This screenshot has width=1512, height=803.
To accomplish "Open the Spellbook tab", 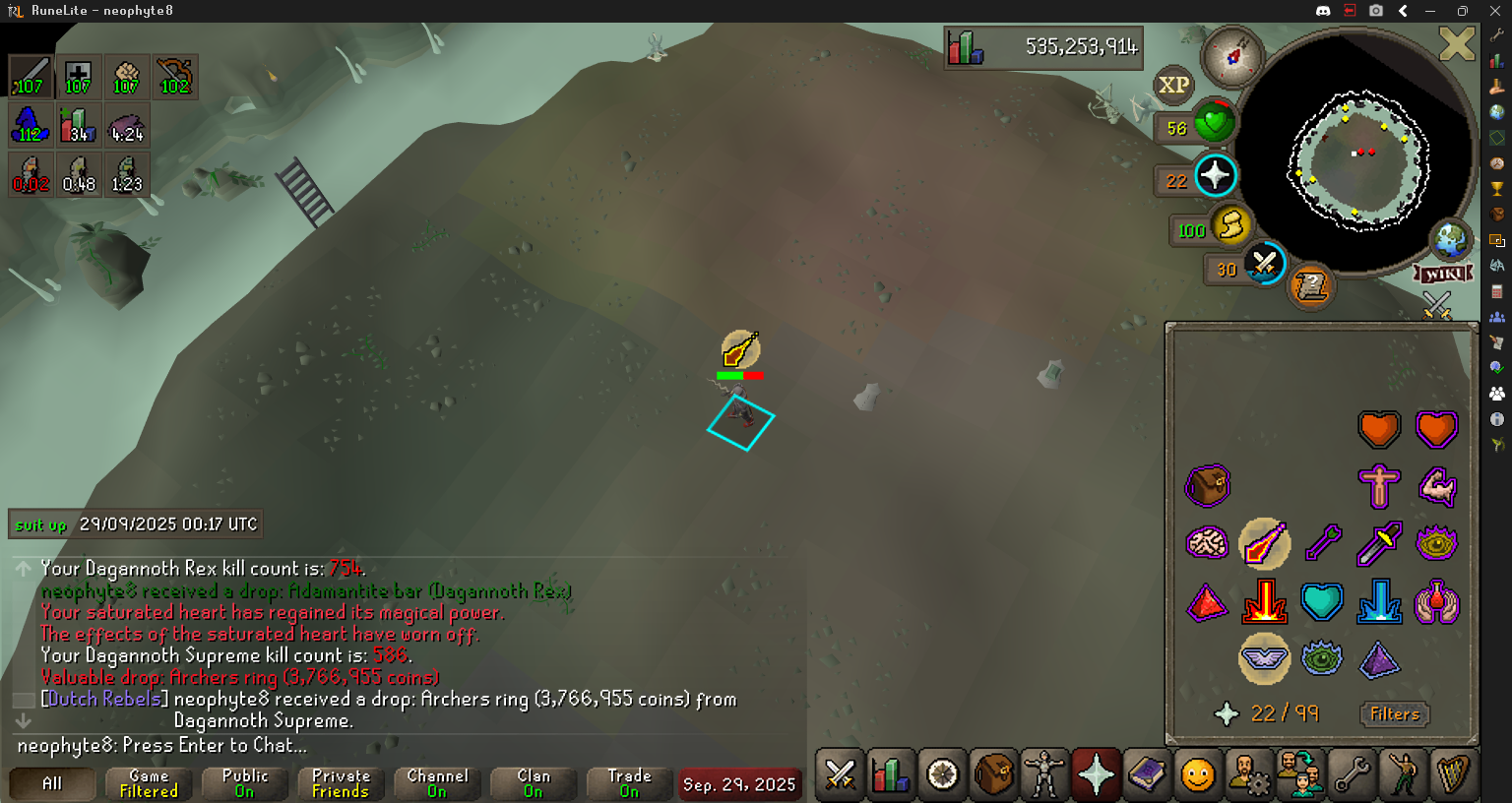I will 1147,775.
